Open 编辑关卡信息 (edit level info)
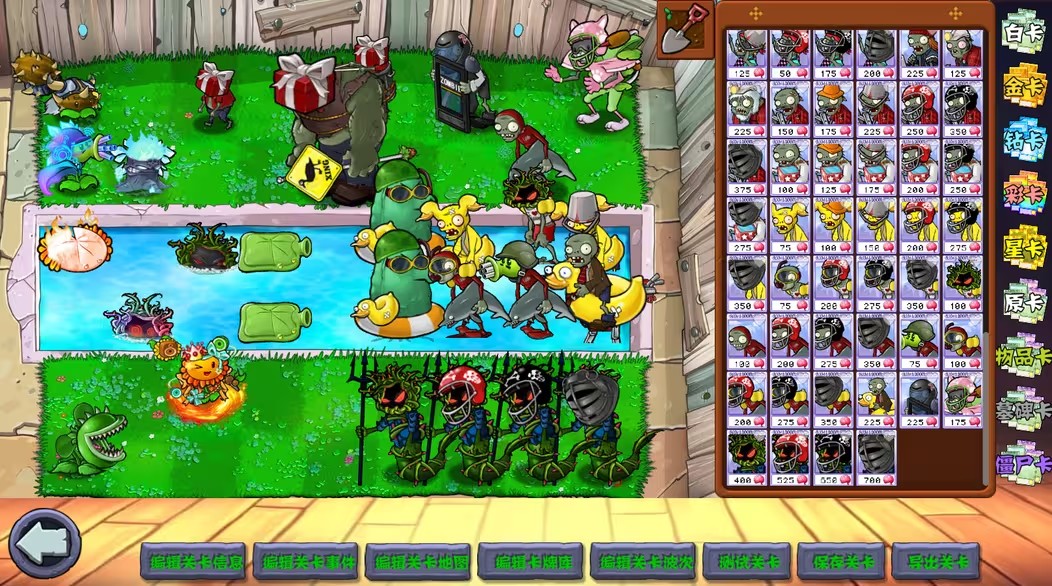The width and height of the screenshot is (1052, 586). tap(192, 562)
